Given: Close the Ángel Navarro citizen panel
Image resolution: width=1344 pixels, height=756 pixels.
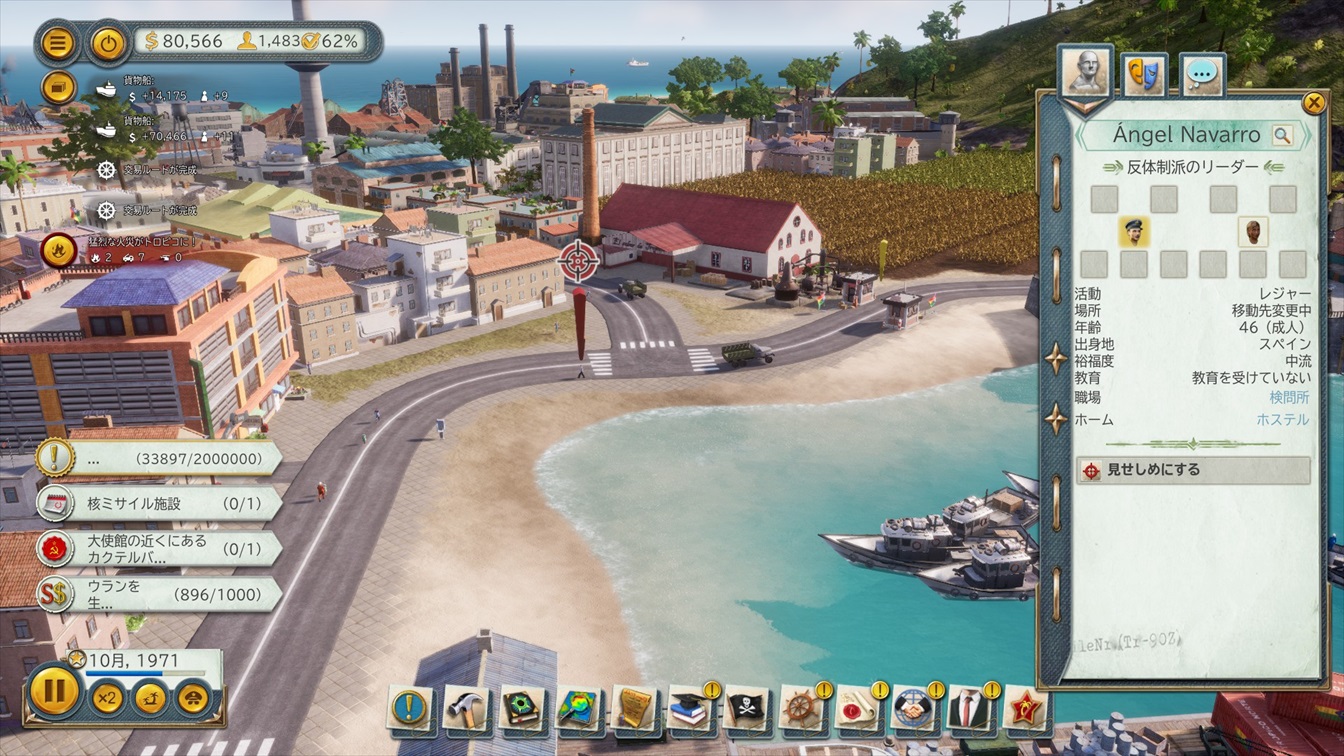Looking at the screenshot, I should (1313, 102).
